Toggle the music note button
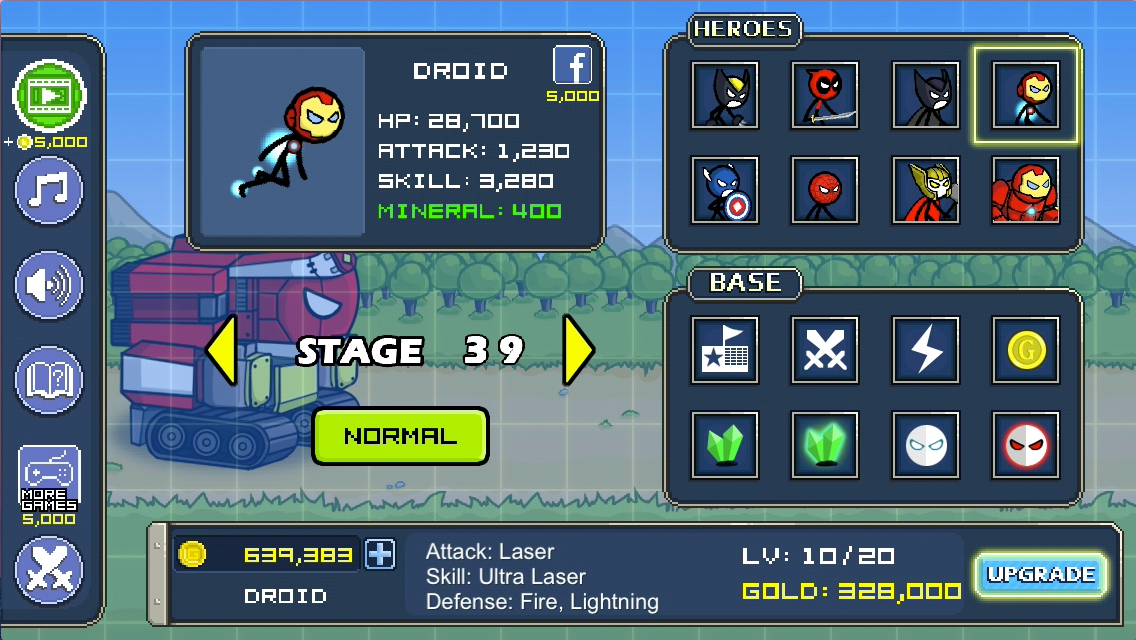 (49, 190)
